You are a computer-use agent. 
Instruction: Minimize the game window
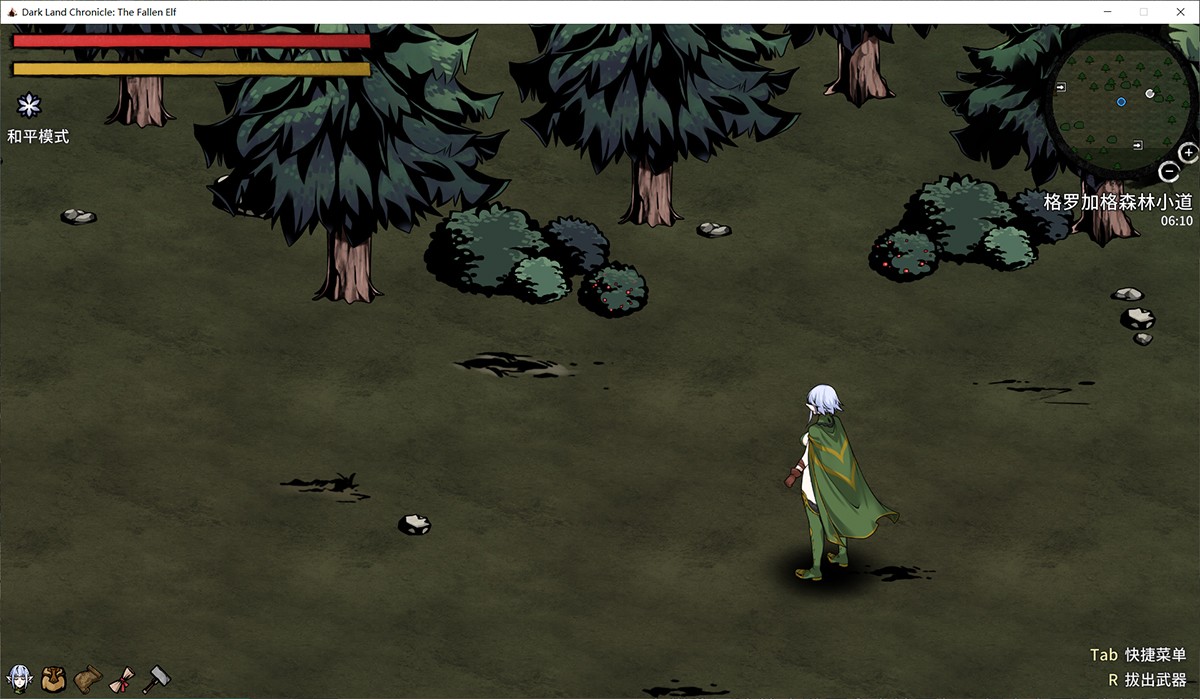(x=1108, y=12)
